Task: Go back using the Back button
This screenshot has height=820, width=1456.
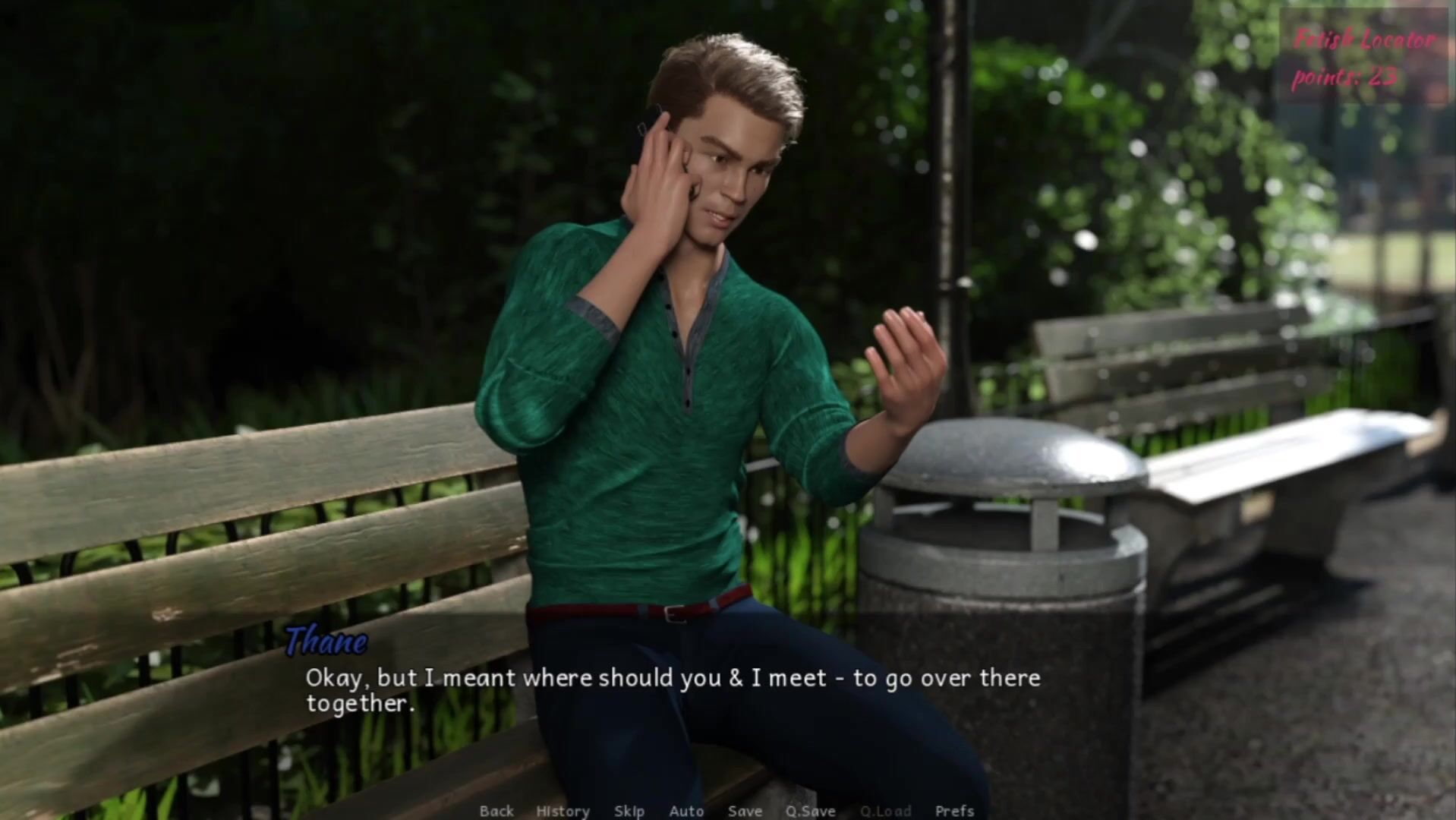Action: pos(496,811)
